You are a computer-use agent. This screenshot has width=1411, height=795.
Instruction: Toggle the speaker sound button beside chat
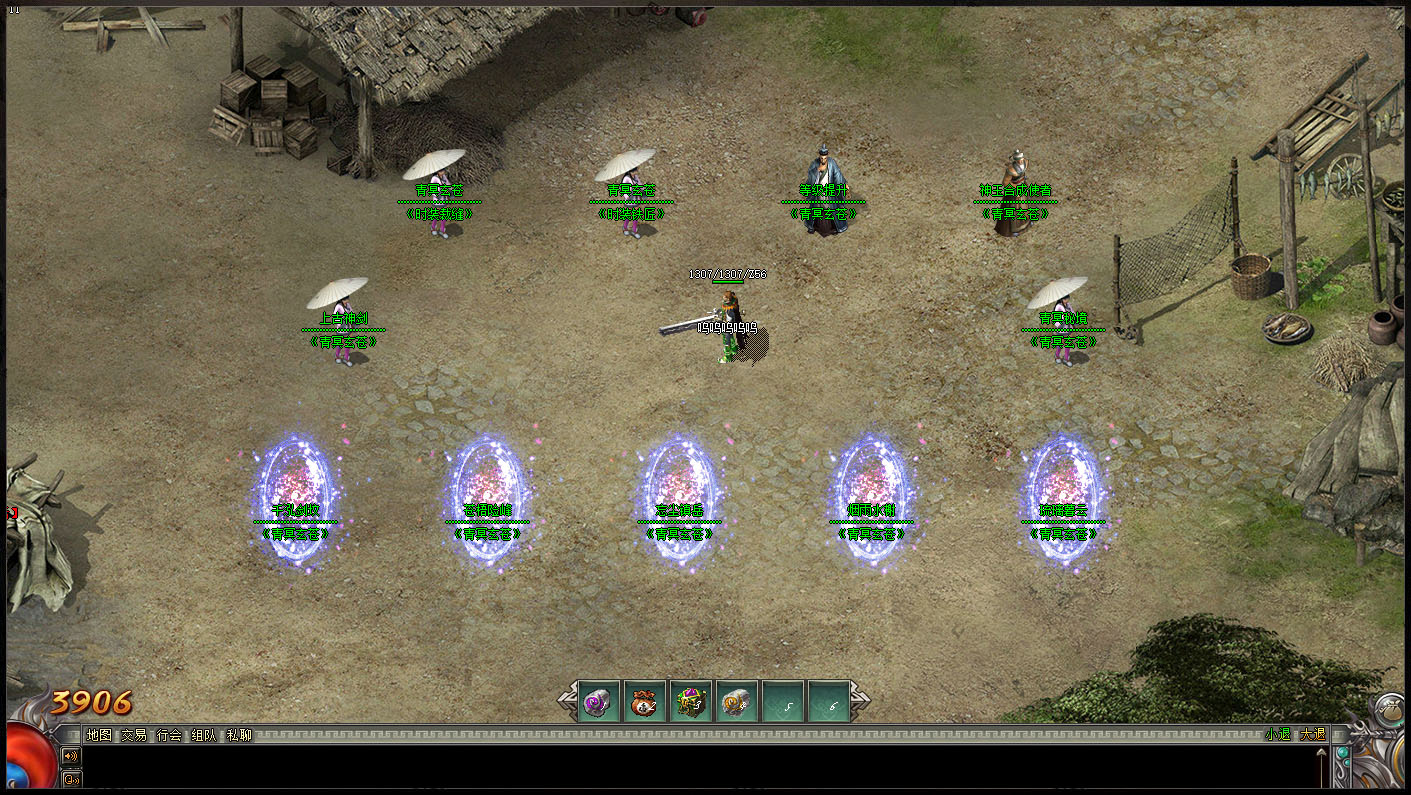71,756
